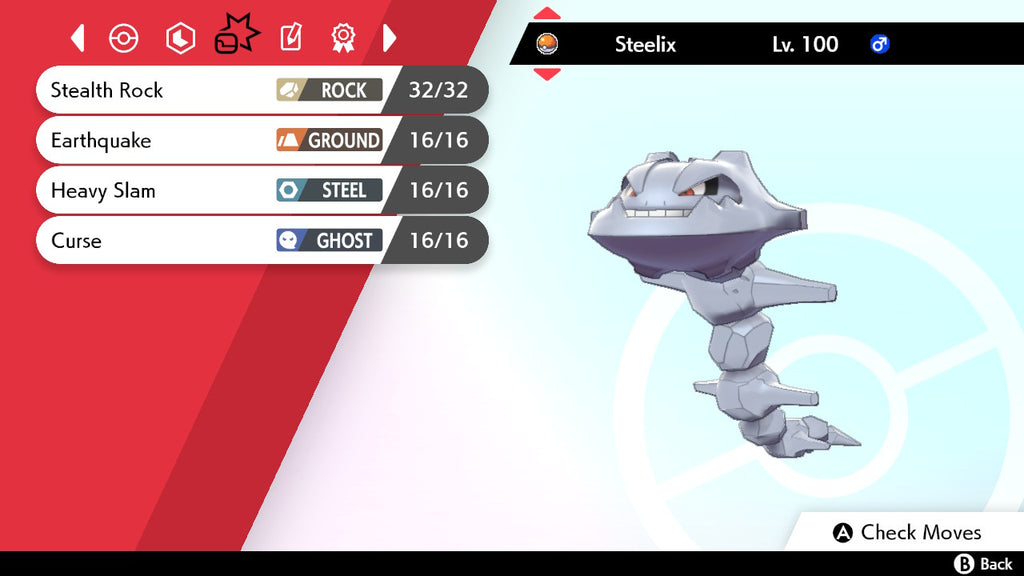
Task: Select the Heavy Slam move
Action: [260, 191]
